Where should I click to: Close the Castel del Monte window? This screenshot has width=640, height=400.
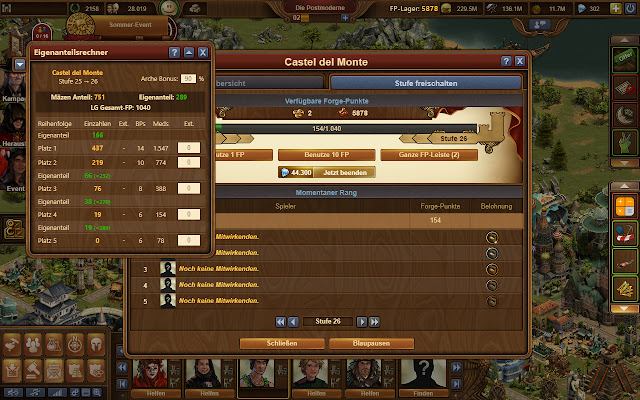point(521,61)
